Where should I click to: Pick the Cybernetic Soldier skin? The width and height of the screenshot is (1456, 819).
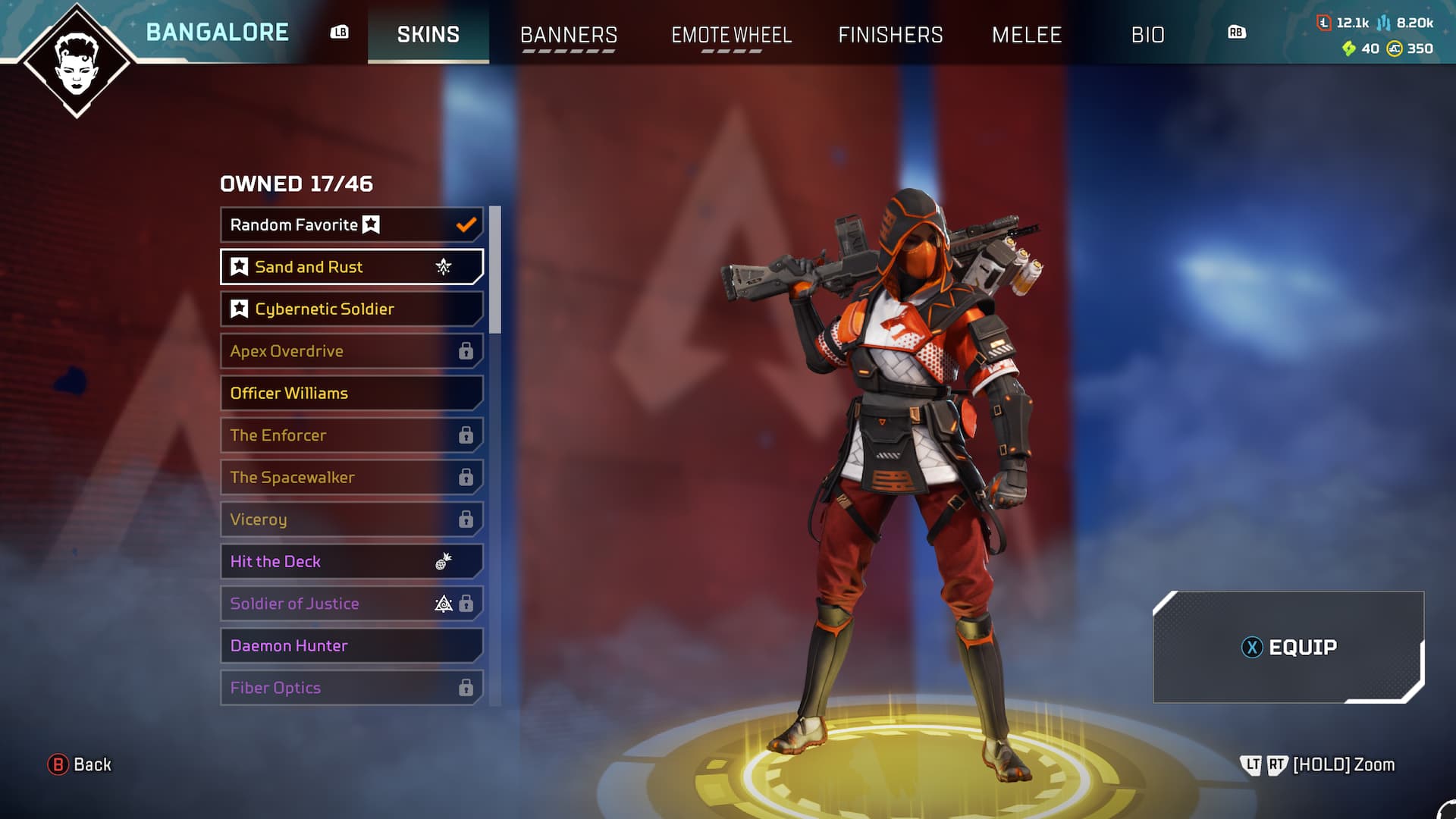[x=351, y=309]
